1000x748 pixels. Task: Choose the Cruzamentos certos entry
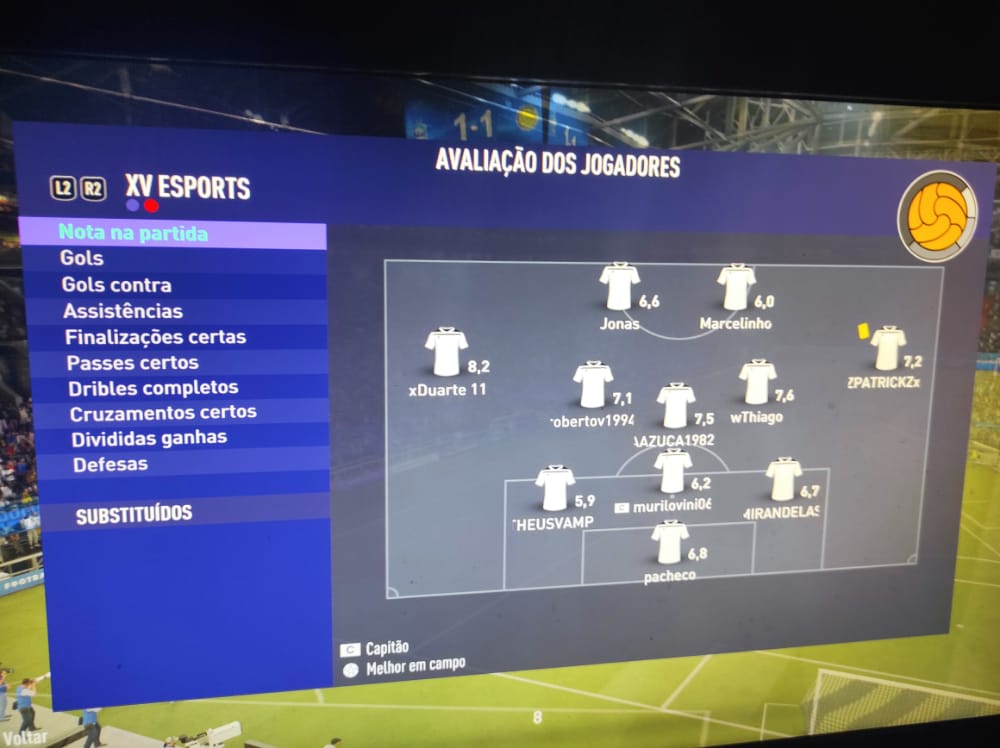(163, 412)
